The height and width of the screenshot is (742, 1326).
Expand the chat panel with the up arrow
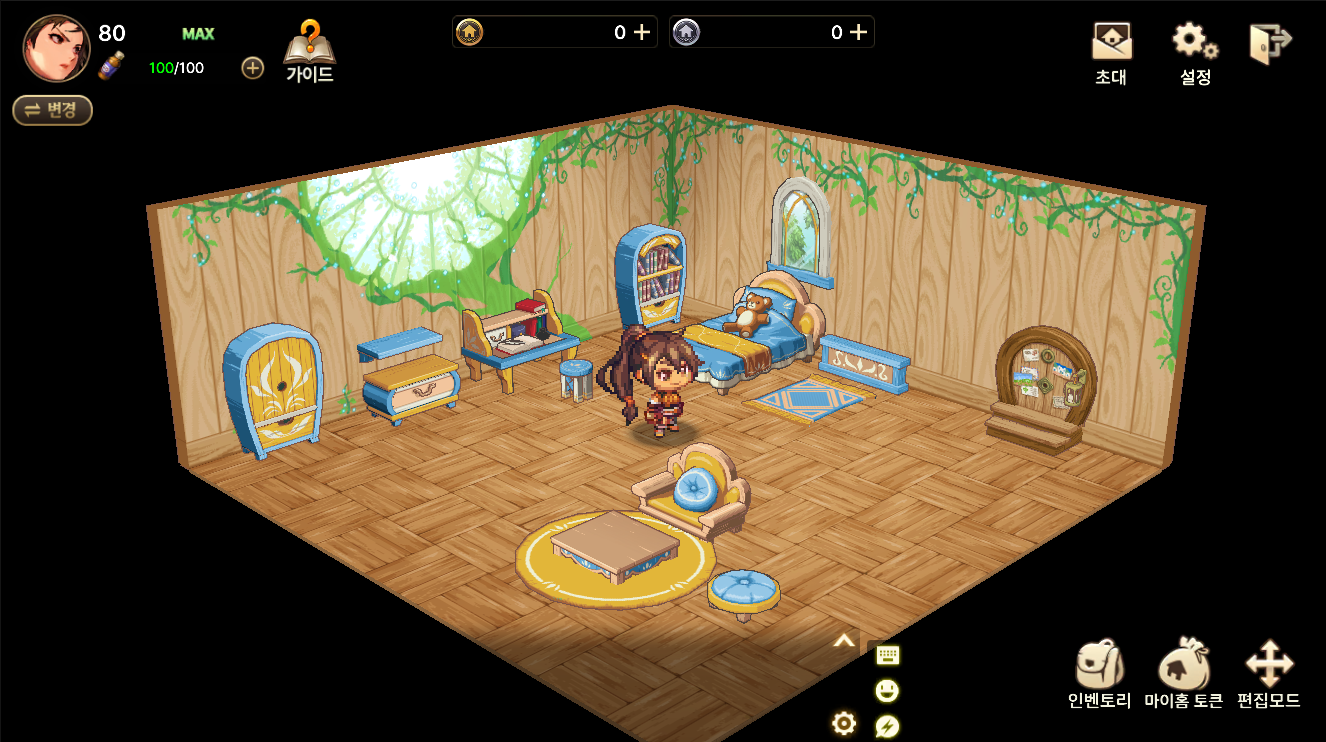[844, 642]
